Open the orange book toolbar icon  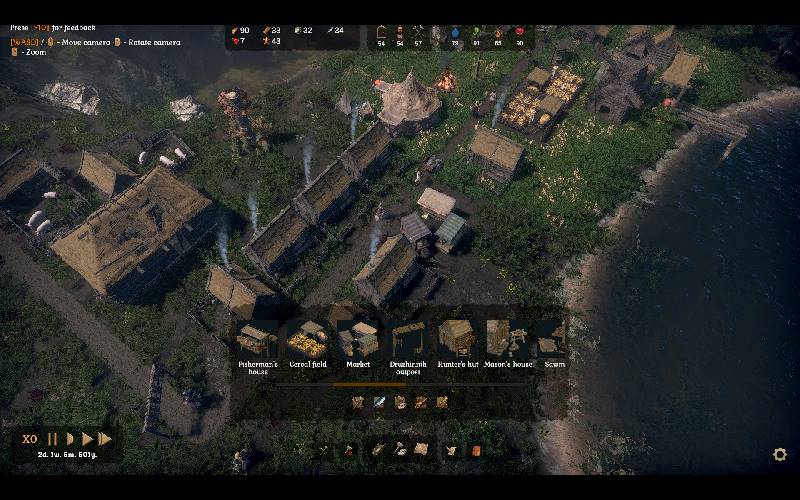pyautogui.click(x=476, y=451)
